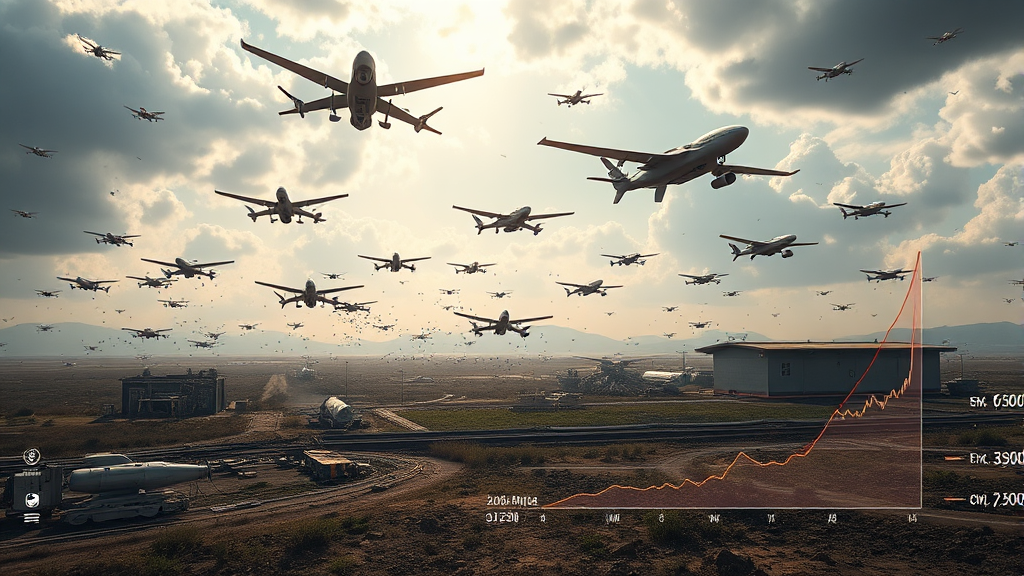Click the white-filled round badge icon
The image size is (1024, 576).
(x=32, y=500)
